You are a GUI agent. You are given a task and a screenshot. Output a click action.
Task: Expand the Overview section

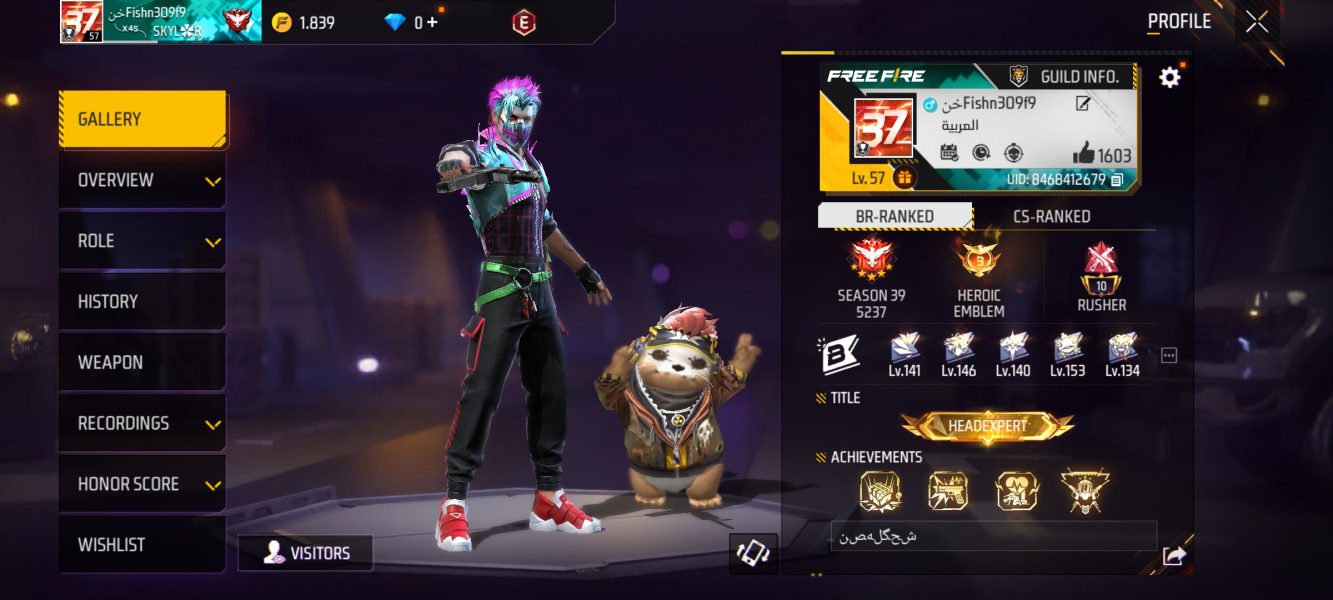point(142,180)
